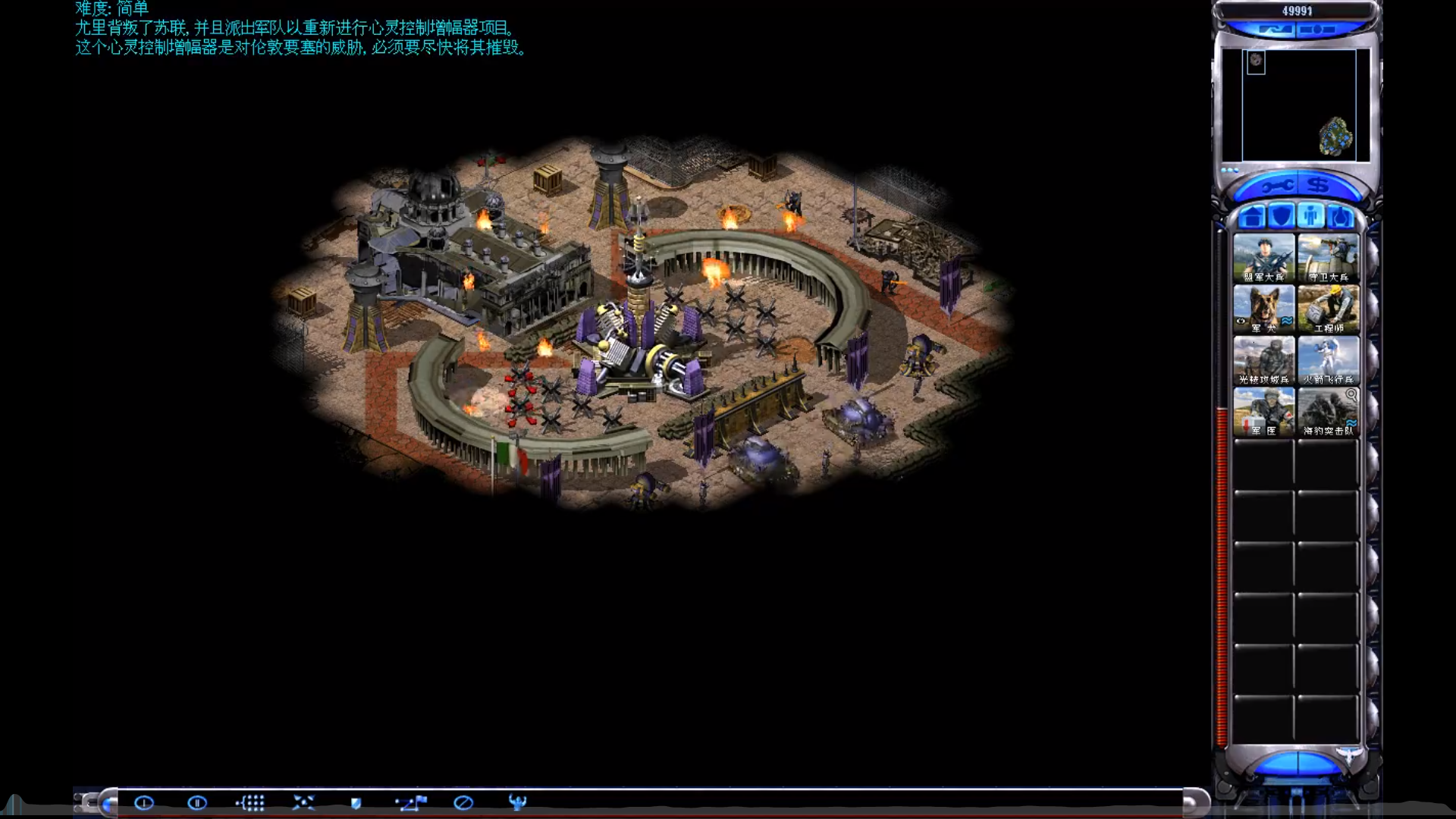Queue a 军医 medic
The image size is (1456, 819).
(1264, 409)
